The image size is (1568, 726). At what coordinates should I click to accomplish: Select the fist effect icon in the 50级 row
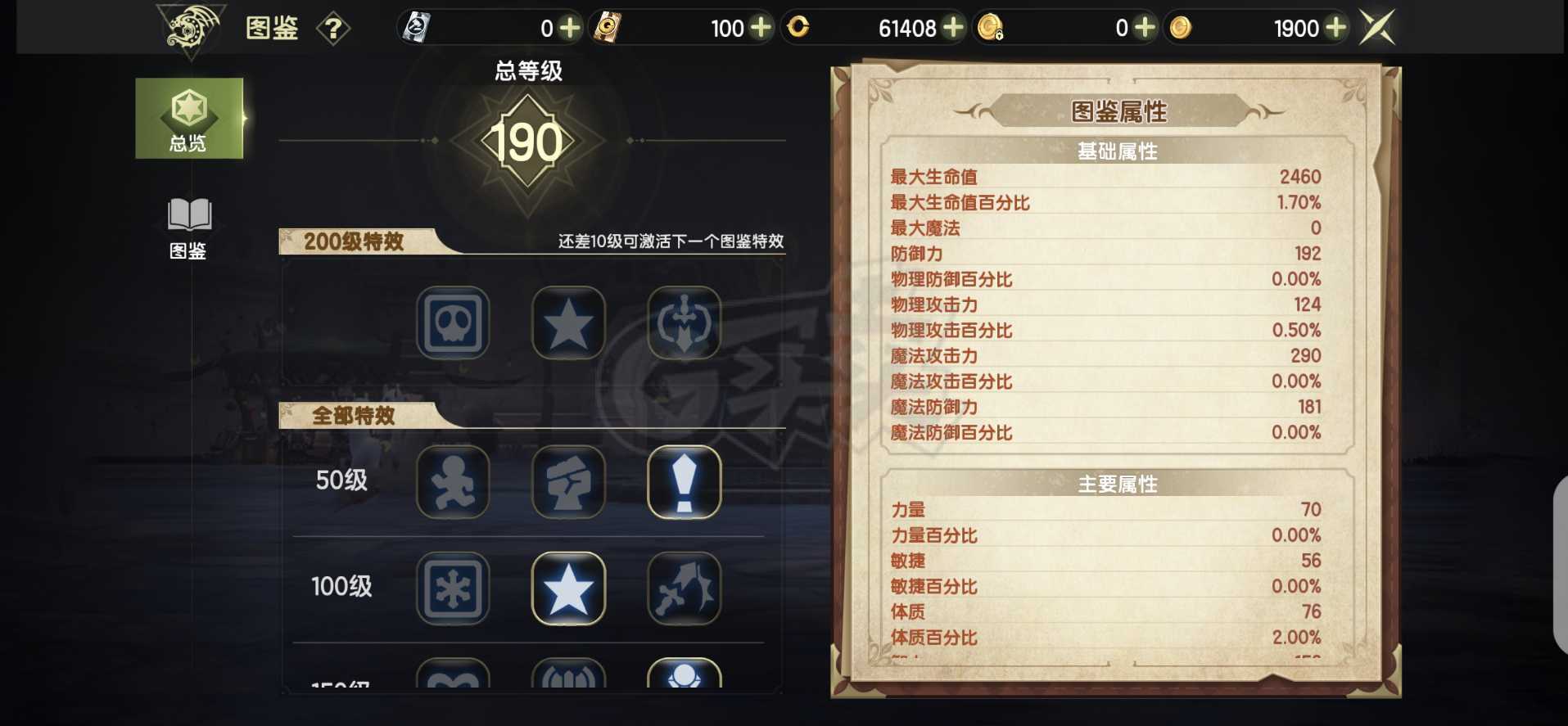click(569, 482)
